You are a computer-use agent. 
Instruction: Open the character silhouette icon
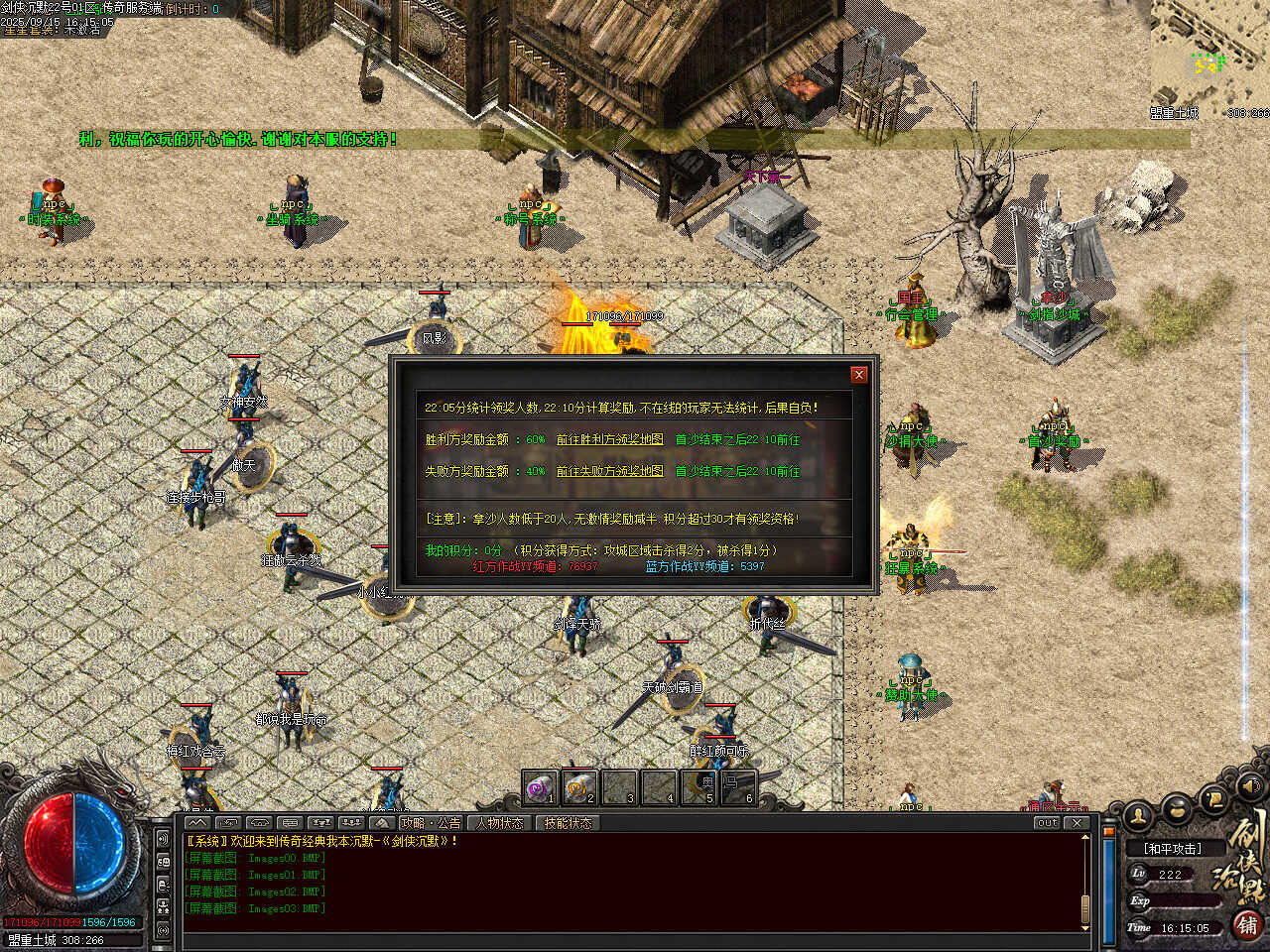click(1140, 815)
